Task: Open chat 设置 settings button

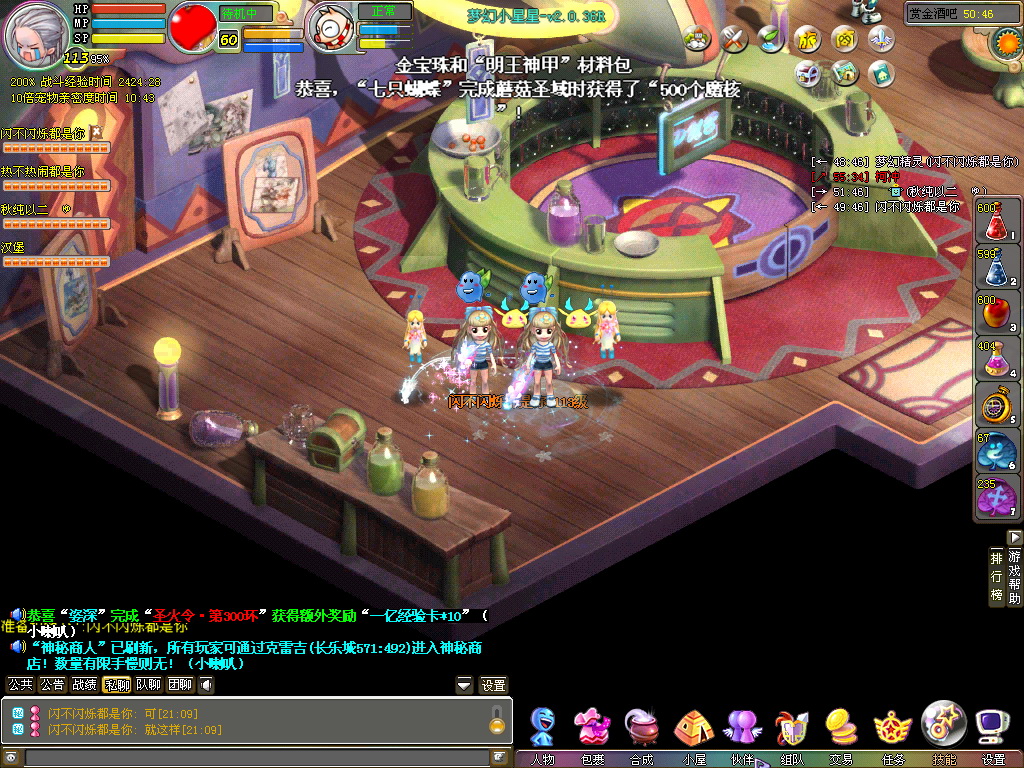Action: (493, 685)
